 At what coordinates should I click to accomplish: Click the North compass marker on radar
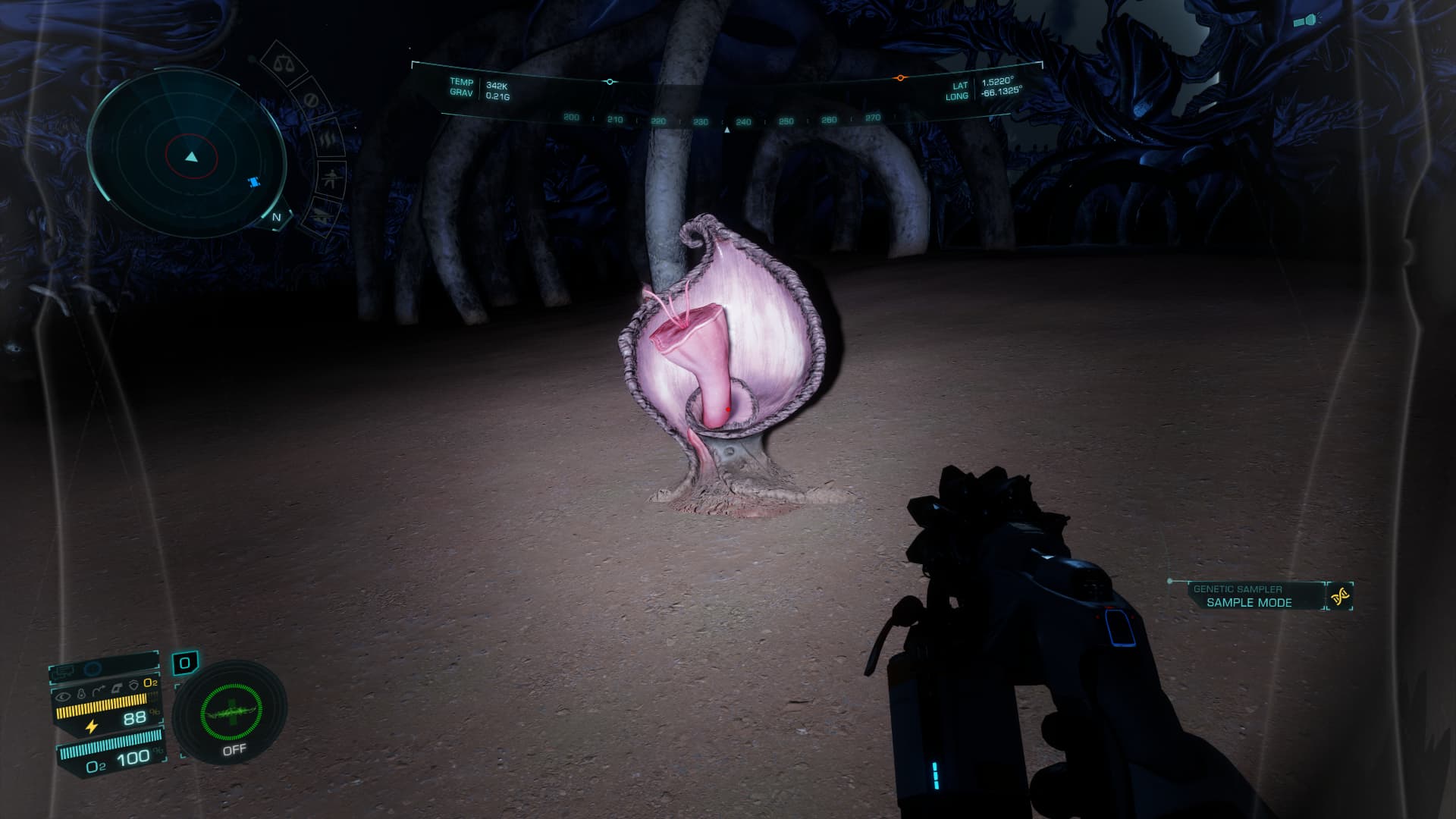tap(277, 218)
